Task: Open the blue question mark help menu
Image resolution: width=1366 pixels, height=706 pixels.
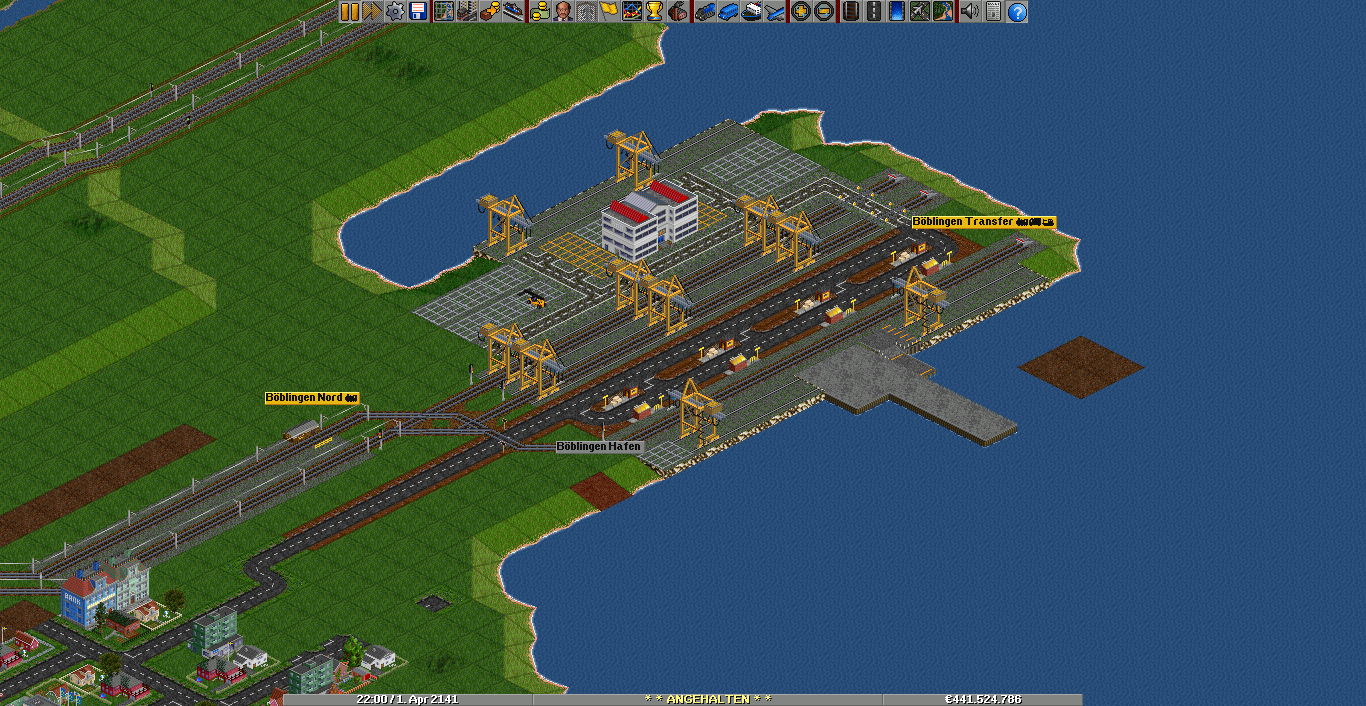Action: click(1017, 12)
